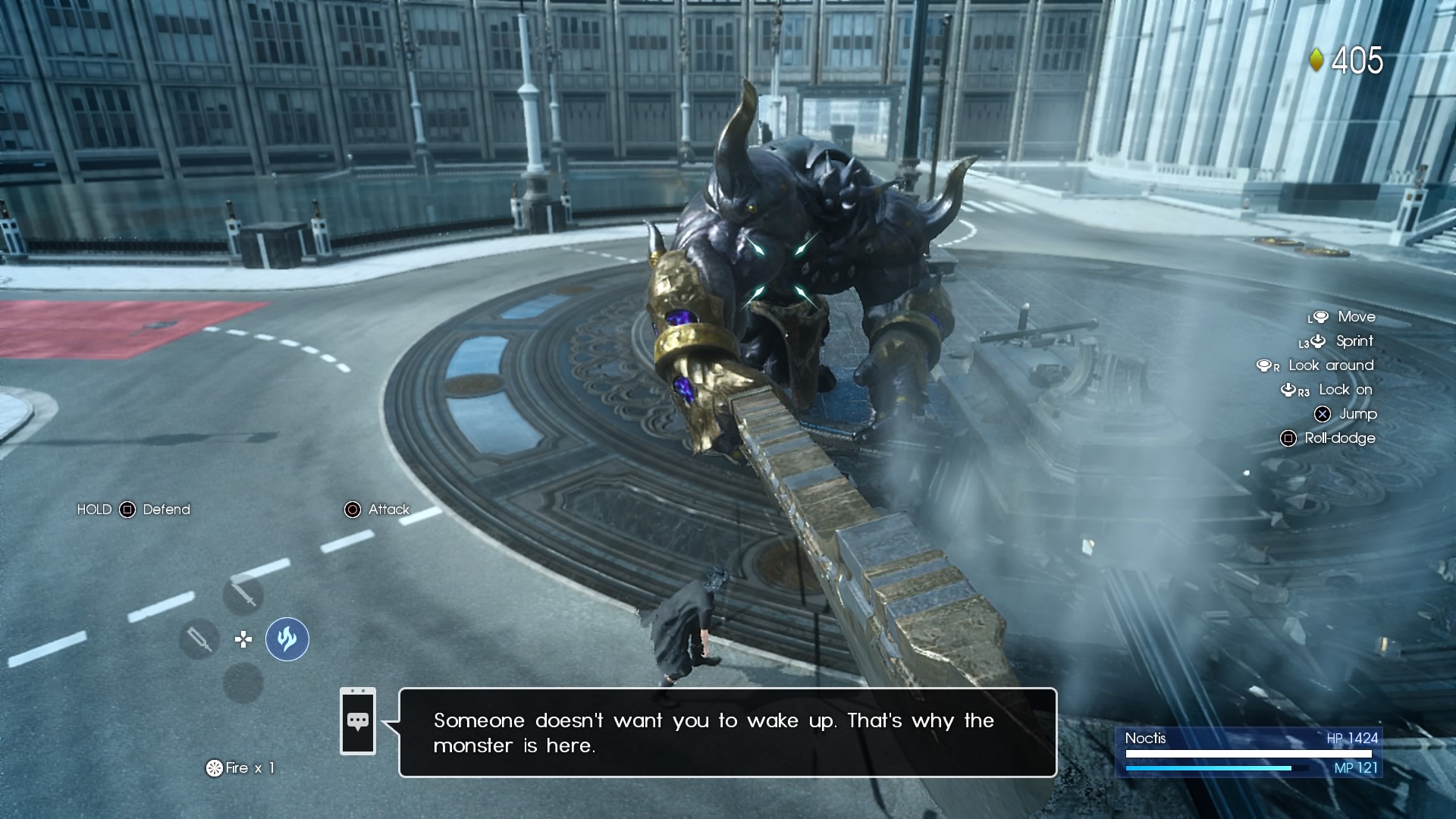This screenshot has width=1456, height=819.
Task: Click the phone message icon by the dialogue
Action: point(358,721)
